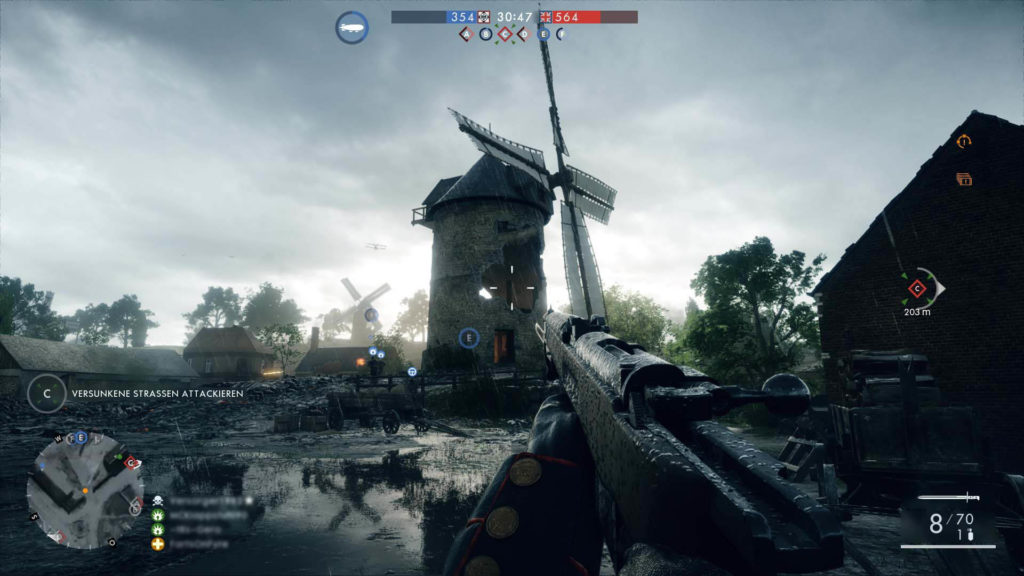This screenshot has height=576, width=1024.
Task: Select the medic cross squad member icon
Action: click(158, 544)
